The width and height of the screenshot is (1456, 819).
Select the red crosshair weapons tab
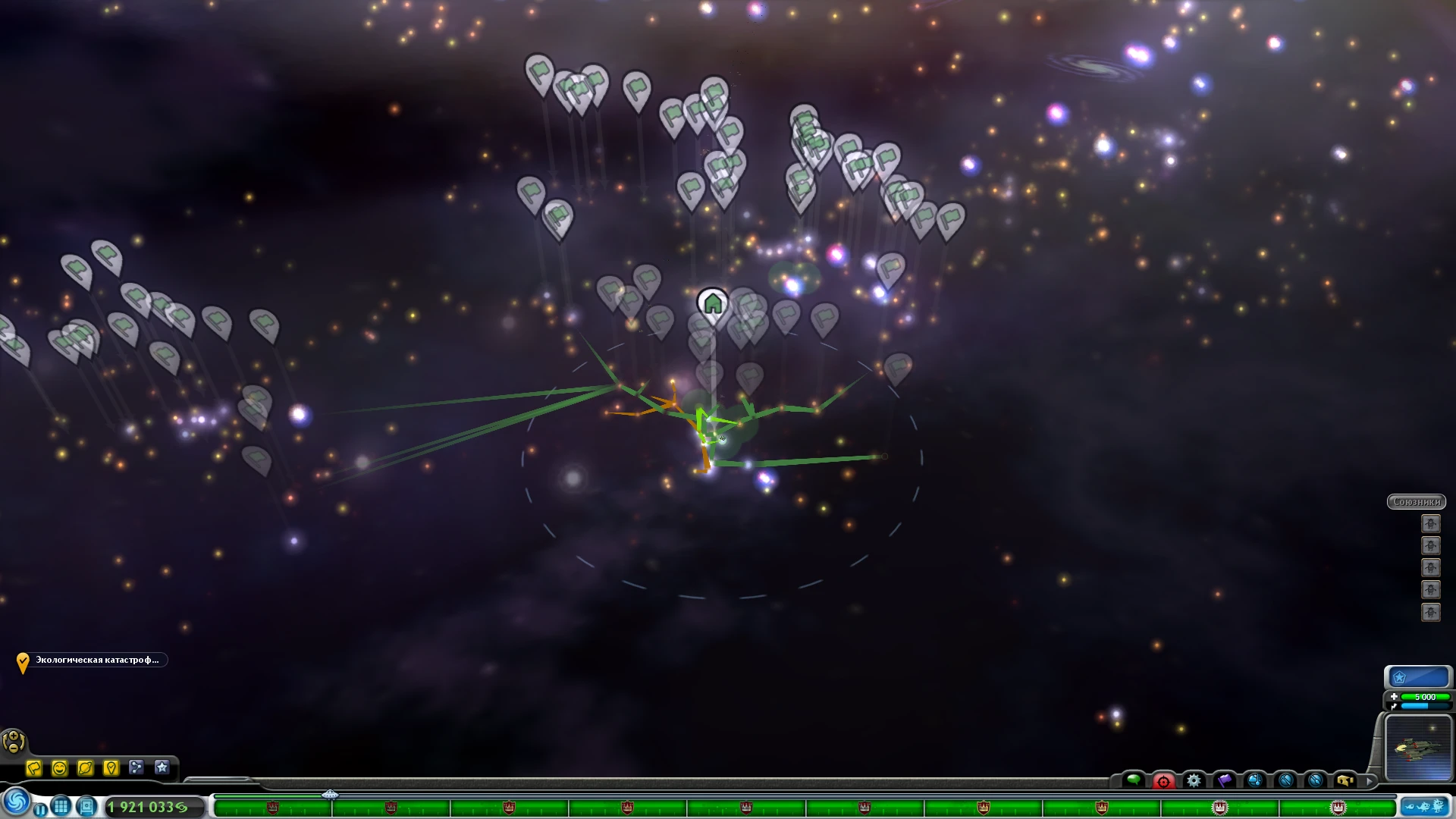pyautogui.click(x=1163, y=781)
